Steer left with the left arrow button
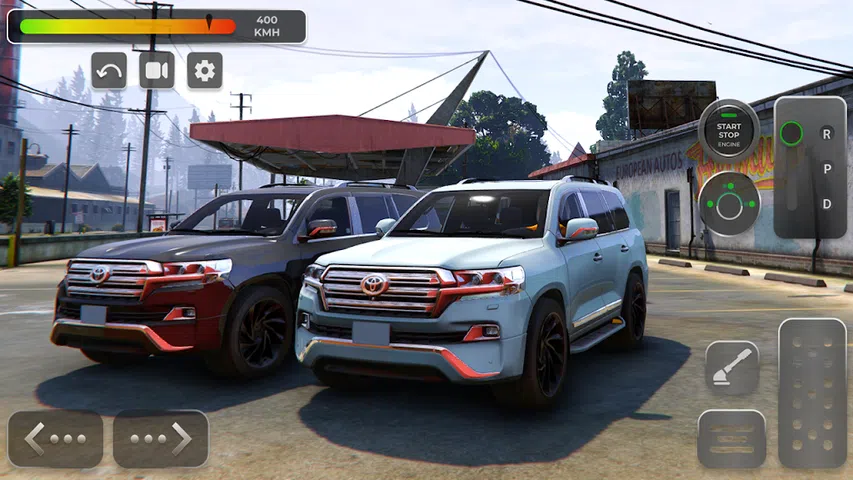The height and width of the screenshot is (480, 853). [x=55, y=438]
